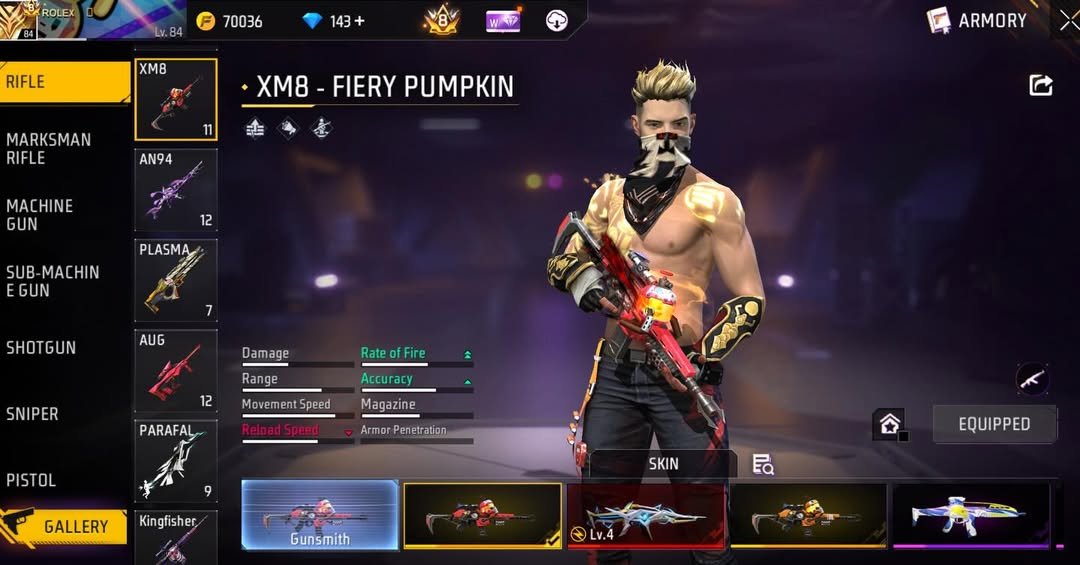Select the Lv.4 evolving skin

(x=646, y=515)
